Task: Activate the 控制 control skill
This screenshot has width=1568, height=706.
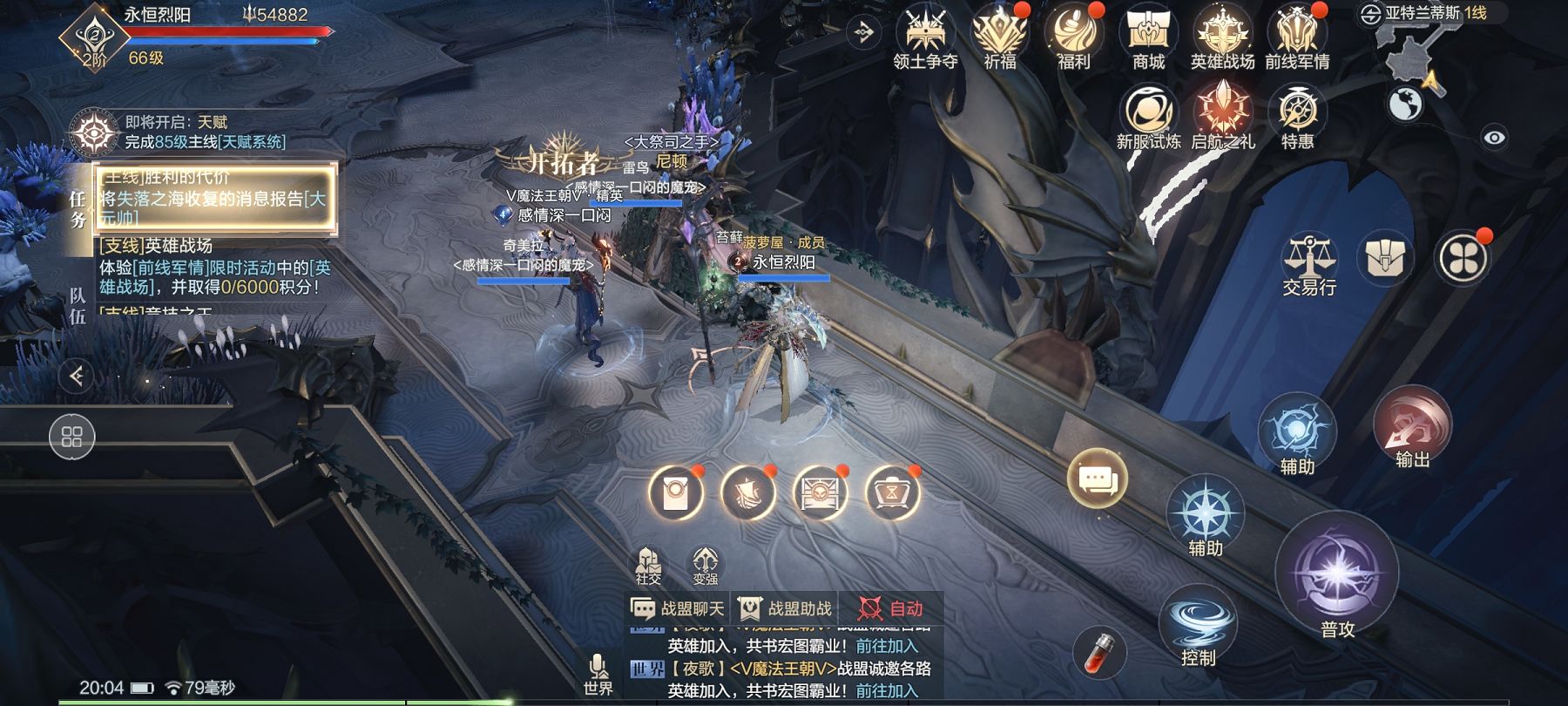Action: [x=1199, y=626]
